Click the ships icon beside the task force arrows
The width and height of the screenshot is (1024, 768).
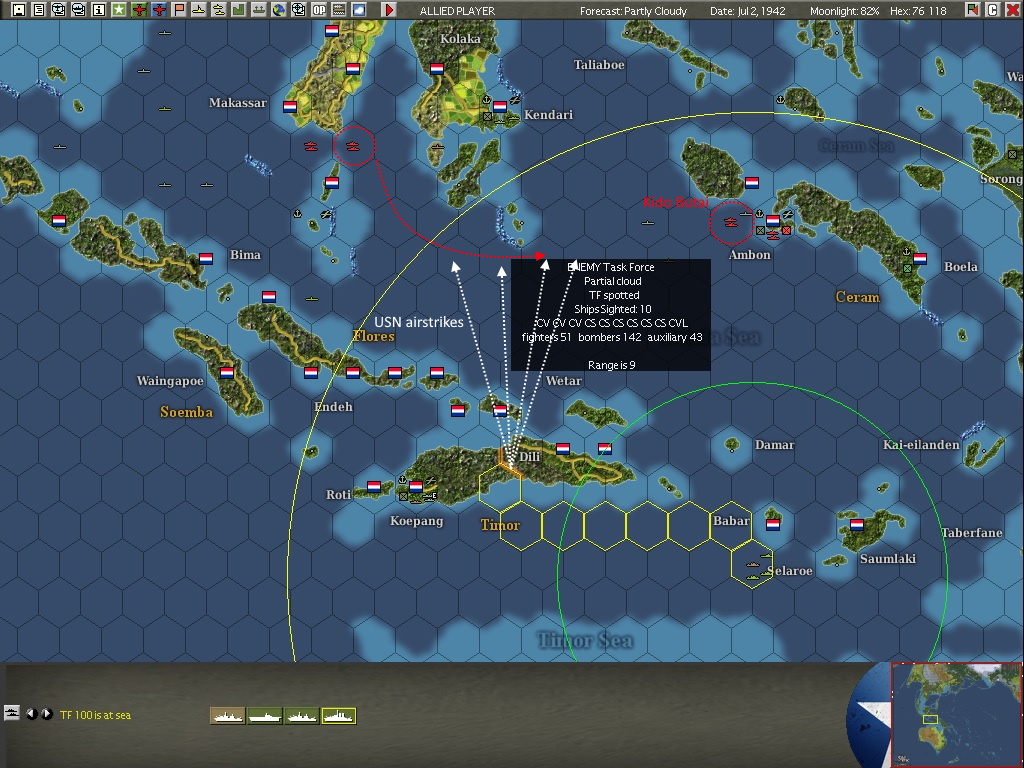(x=12, y=713)
